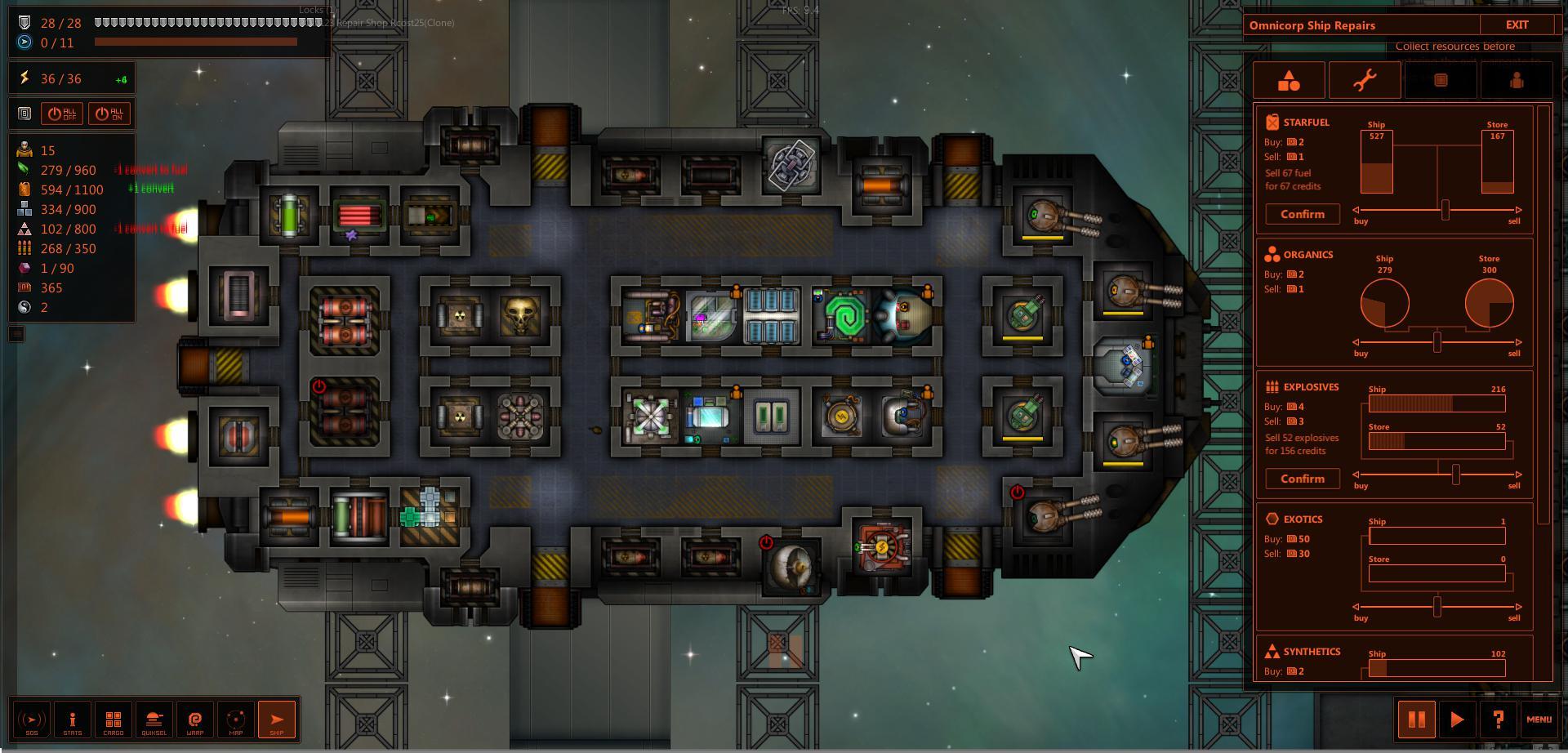The image size is (1568, 753).
Task: Turn all ship modules on
Action: [109, 114]
